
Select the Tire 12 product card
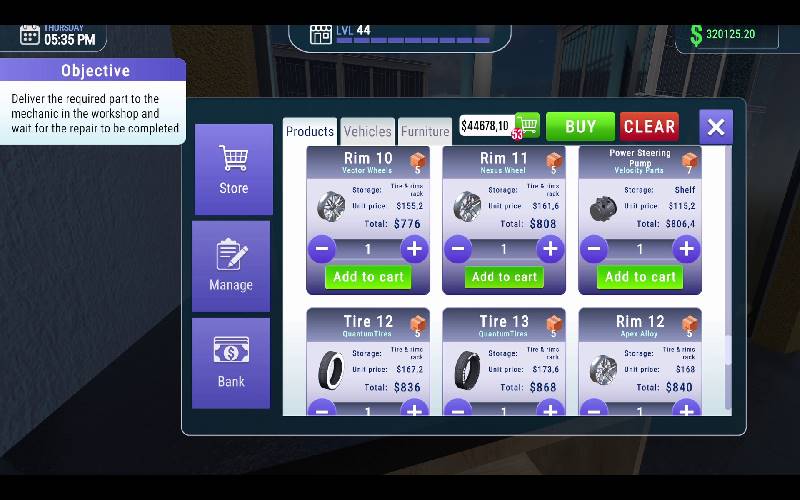point(368,360)
